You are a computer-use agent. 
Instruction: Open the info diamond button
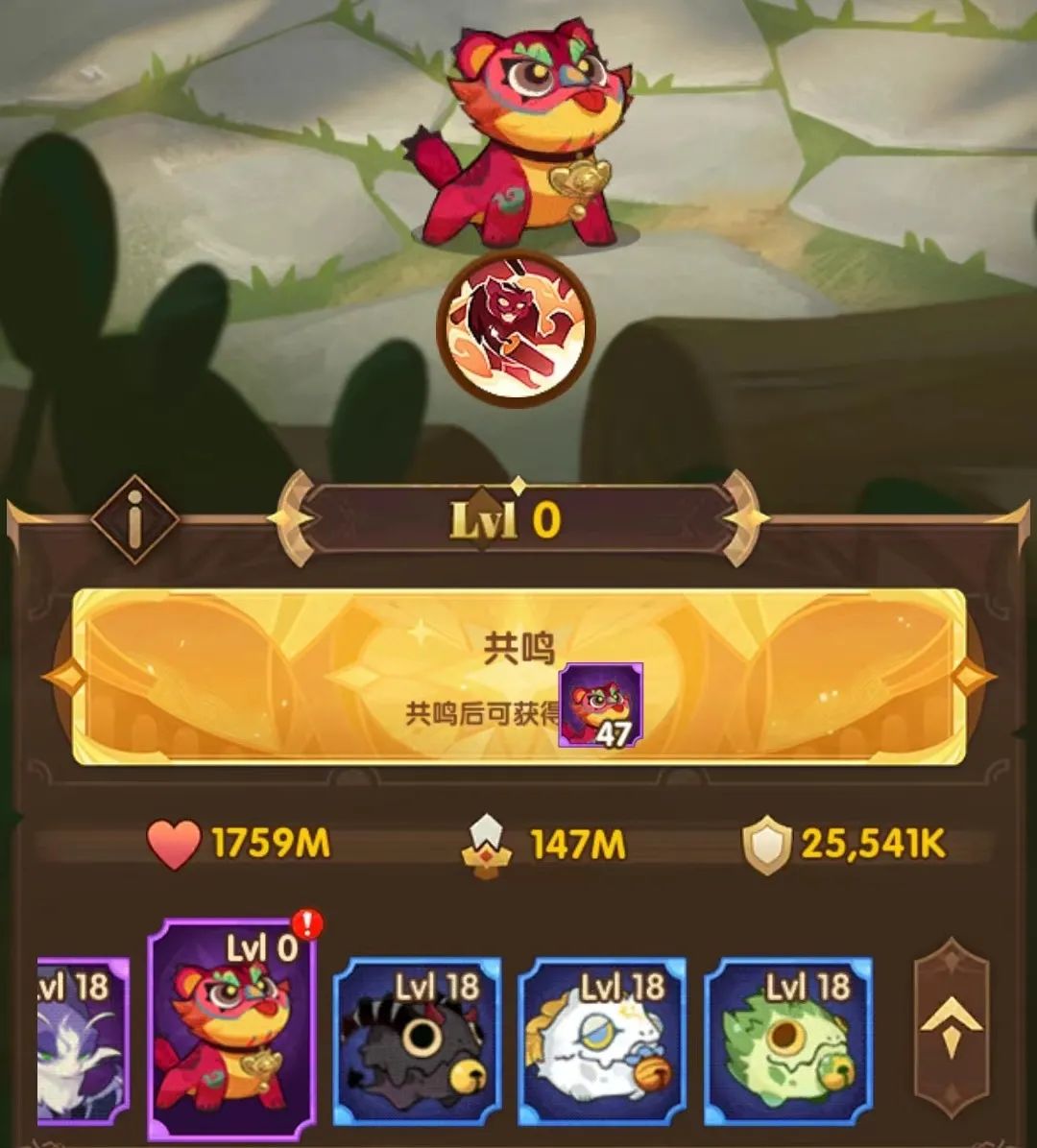134,519
